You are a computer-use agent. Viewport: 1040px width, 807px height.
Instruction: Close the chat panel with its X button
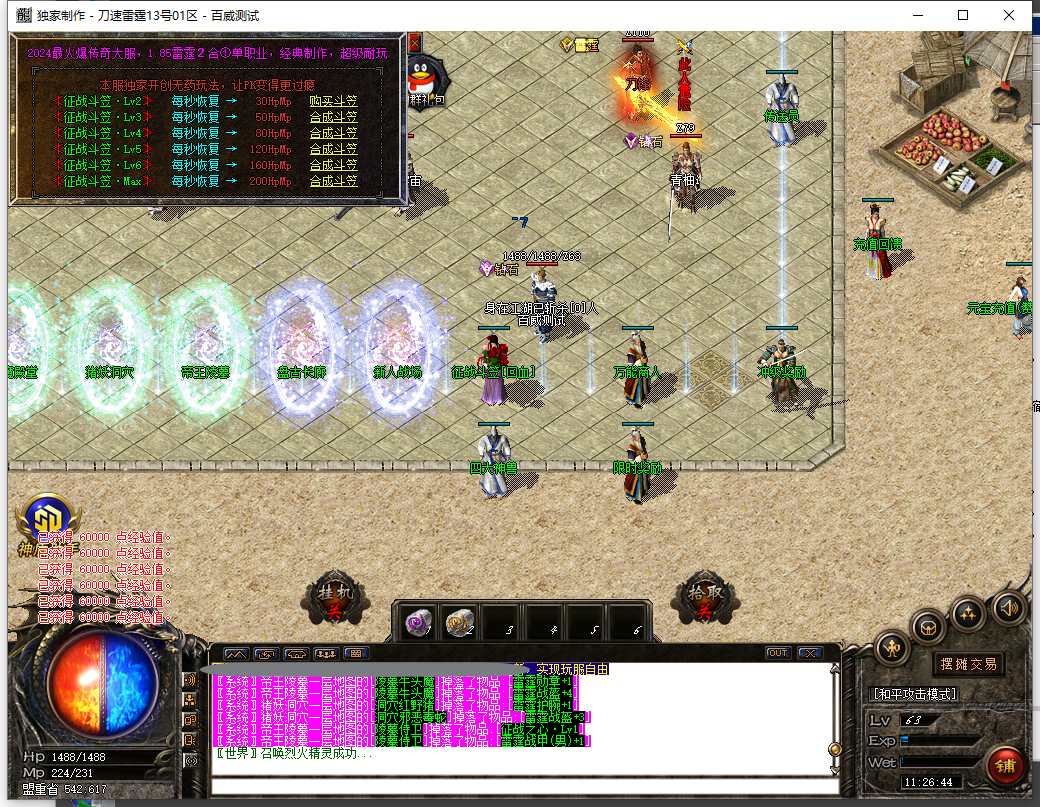tap(809, 653)
